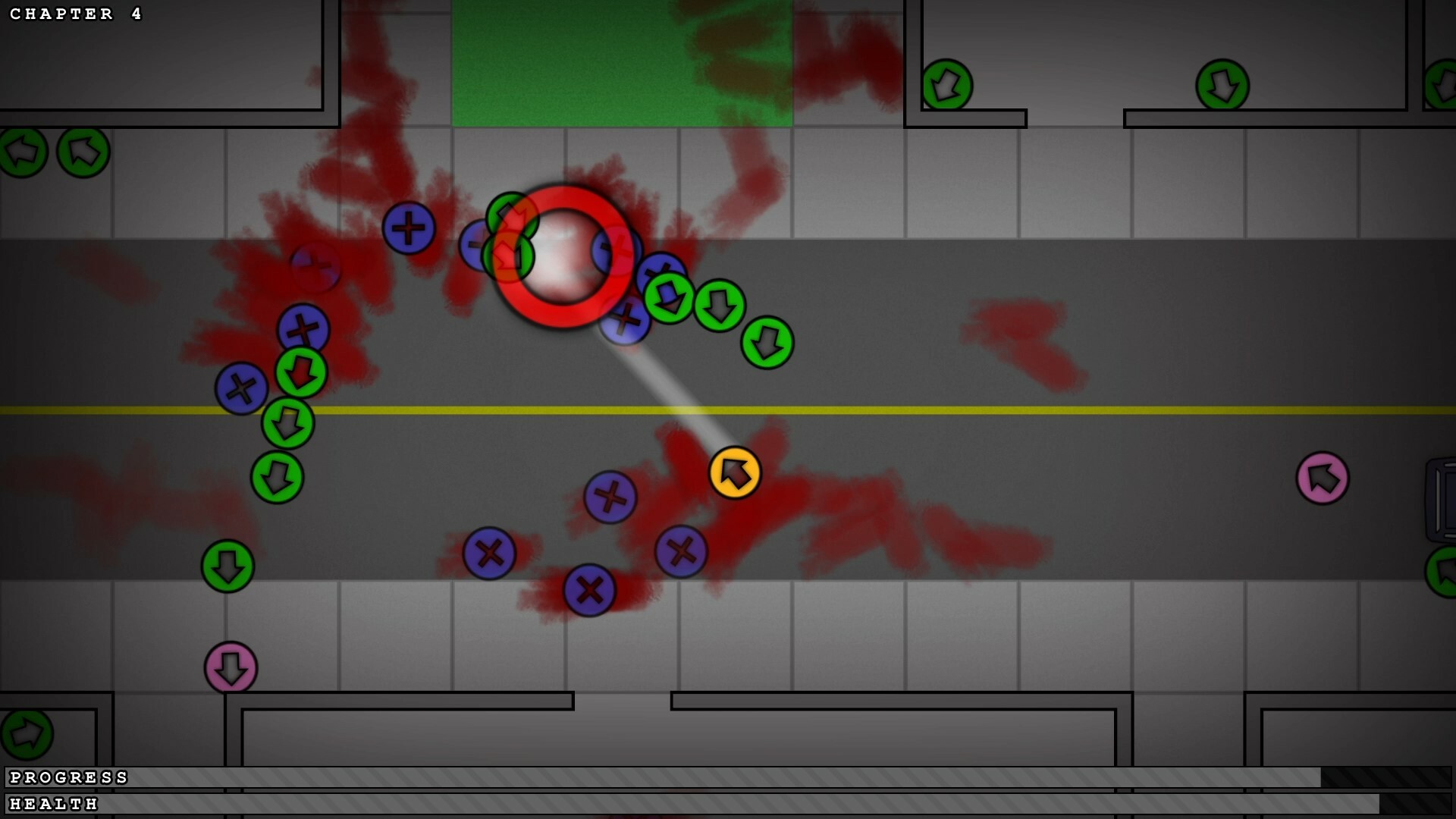Click the blue plus circle left of the player
1456x819 pixels.
click(x=409, y=227)
